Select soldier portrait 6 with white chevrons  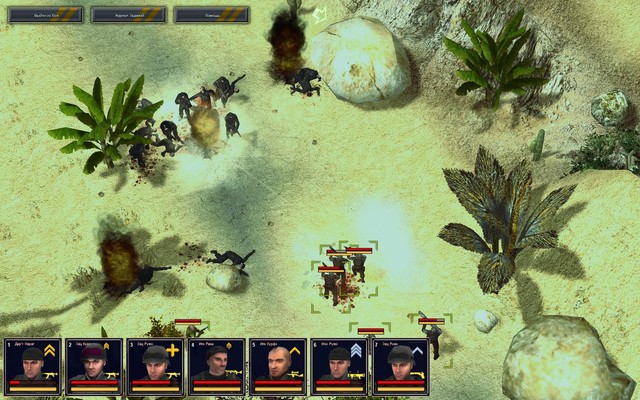[339, 366]
